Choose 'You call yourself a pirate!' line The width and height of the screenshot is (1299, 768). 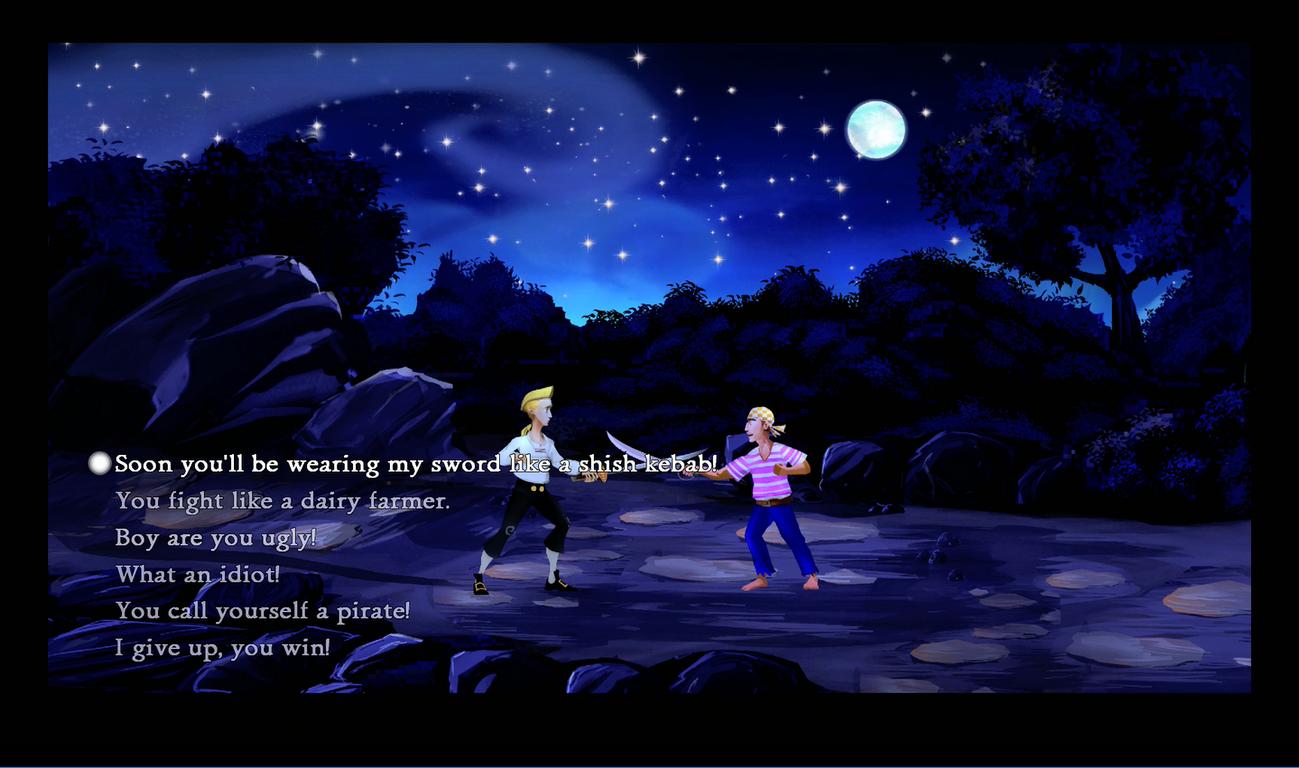pos(262,611)
